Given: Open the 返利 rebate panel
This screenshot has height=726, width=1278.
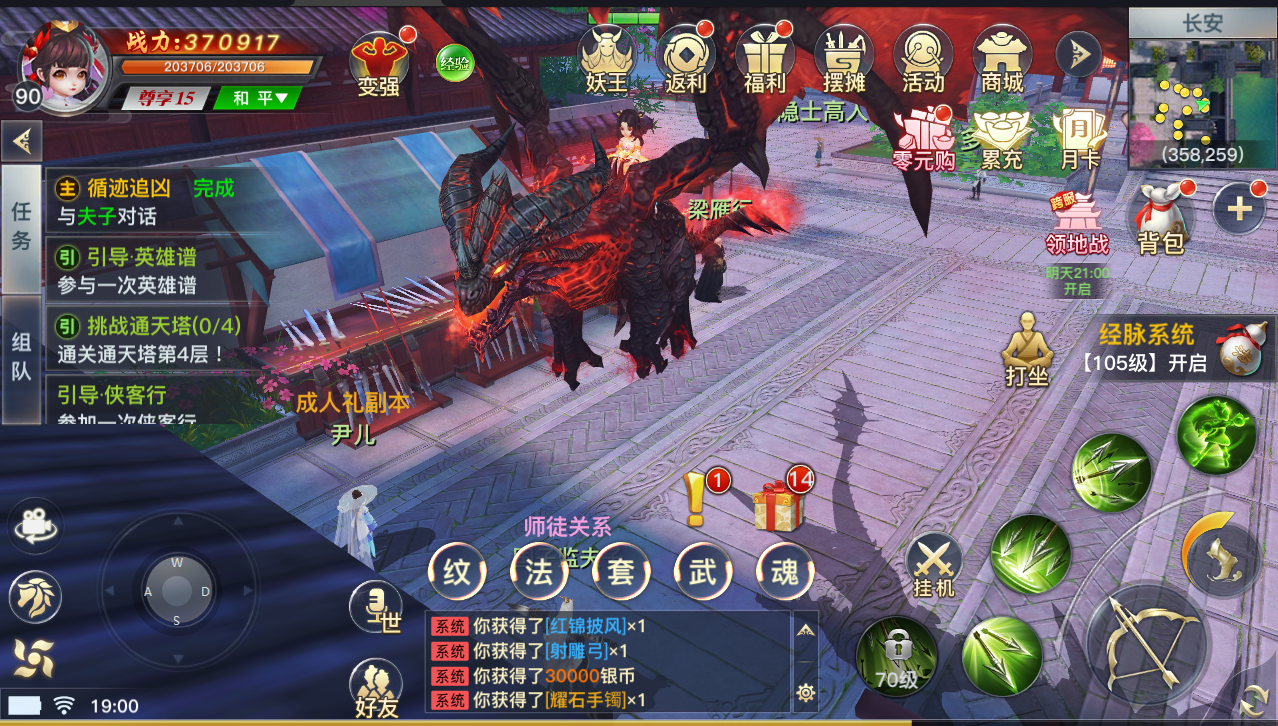Looking at the screenshot, I should [x=685, y=58].
